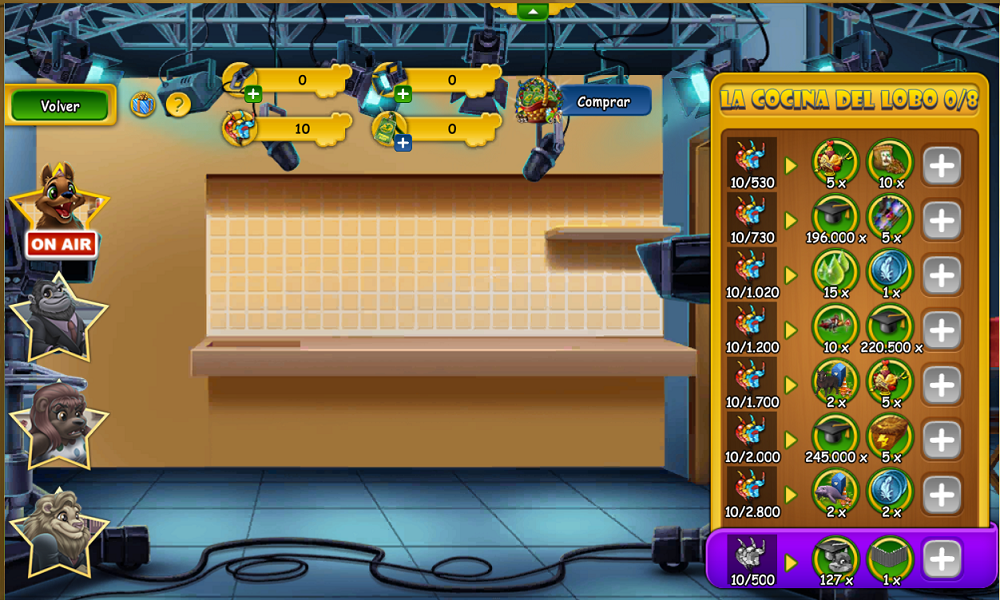Expand the green arrow tab at top

coord(533,10)
